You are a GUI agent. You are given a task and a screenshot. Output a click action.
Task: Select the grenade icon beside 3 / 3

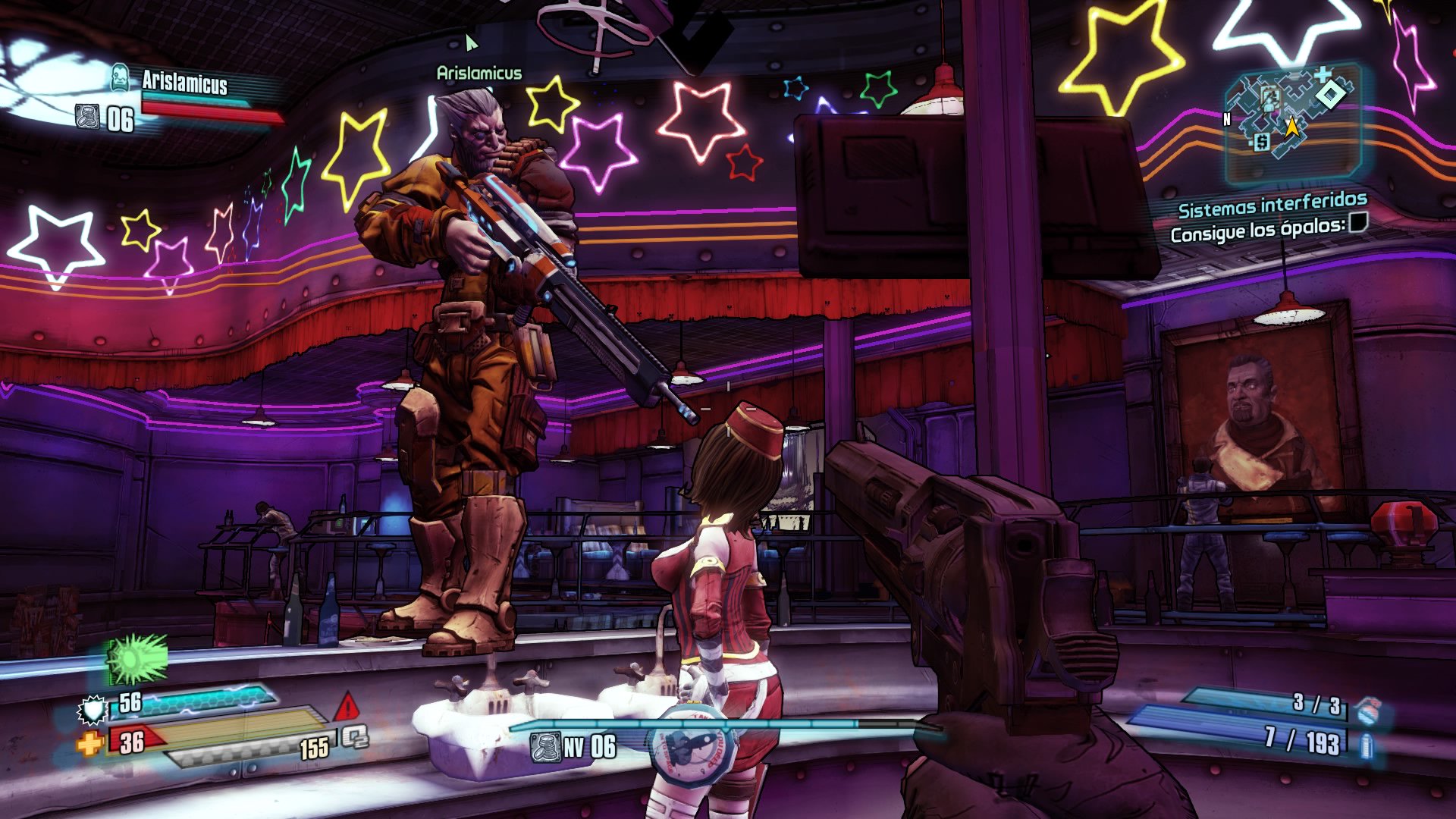tap(1368, 711)
